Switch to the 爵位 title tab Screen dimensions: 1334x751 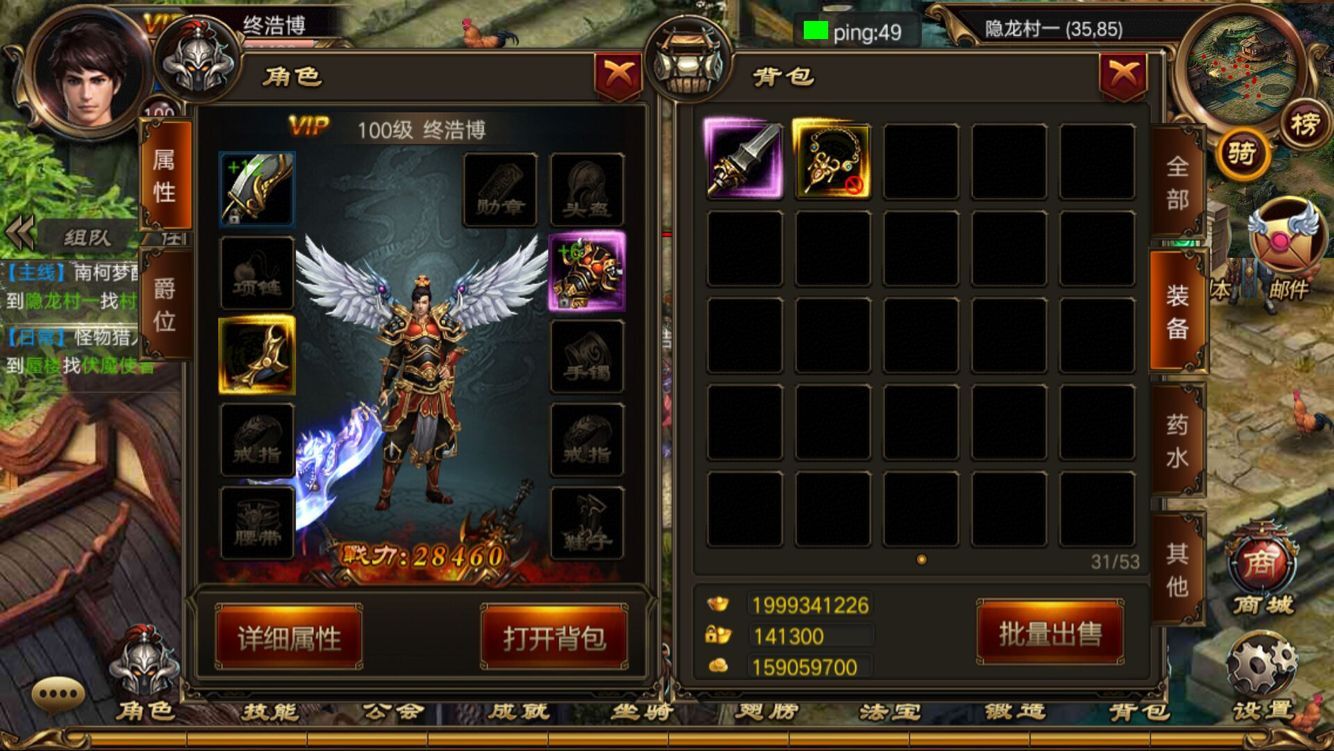click(164, 304)
